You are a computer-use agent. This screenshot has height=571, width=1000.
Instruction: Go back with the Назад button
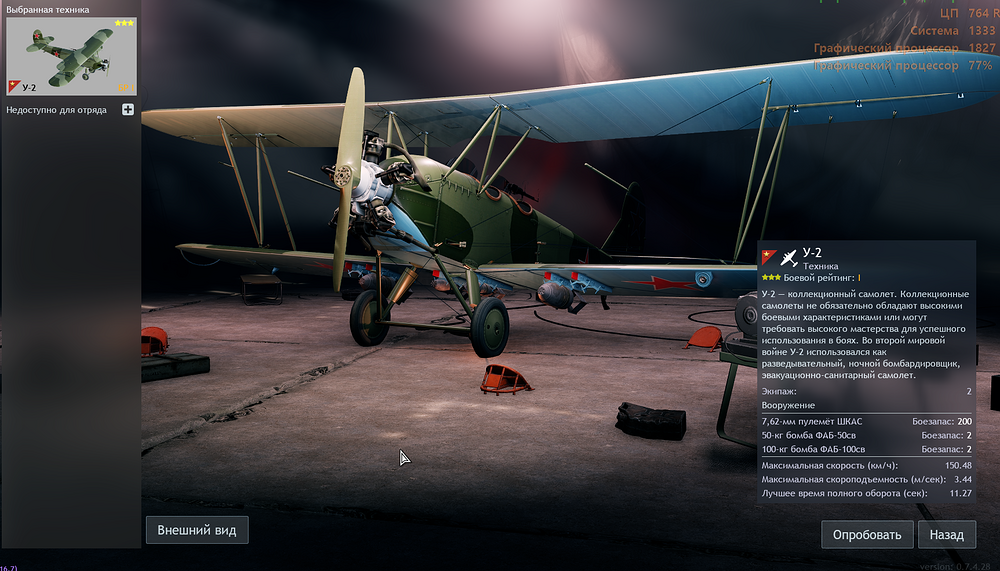point(946,534)
